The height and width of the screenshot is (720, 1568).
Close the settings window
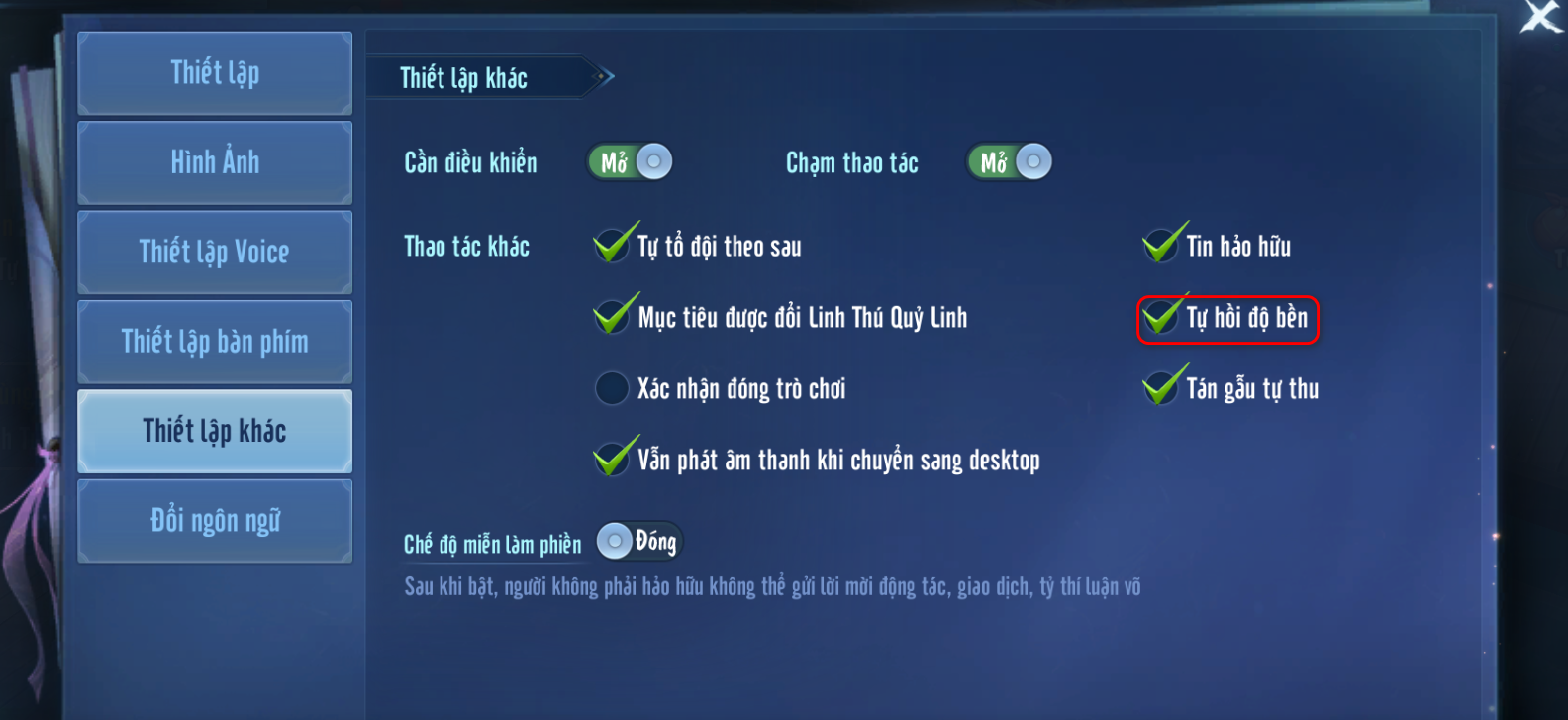click(x=1541, y=17)
